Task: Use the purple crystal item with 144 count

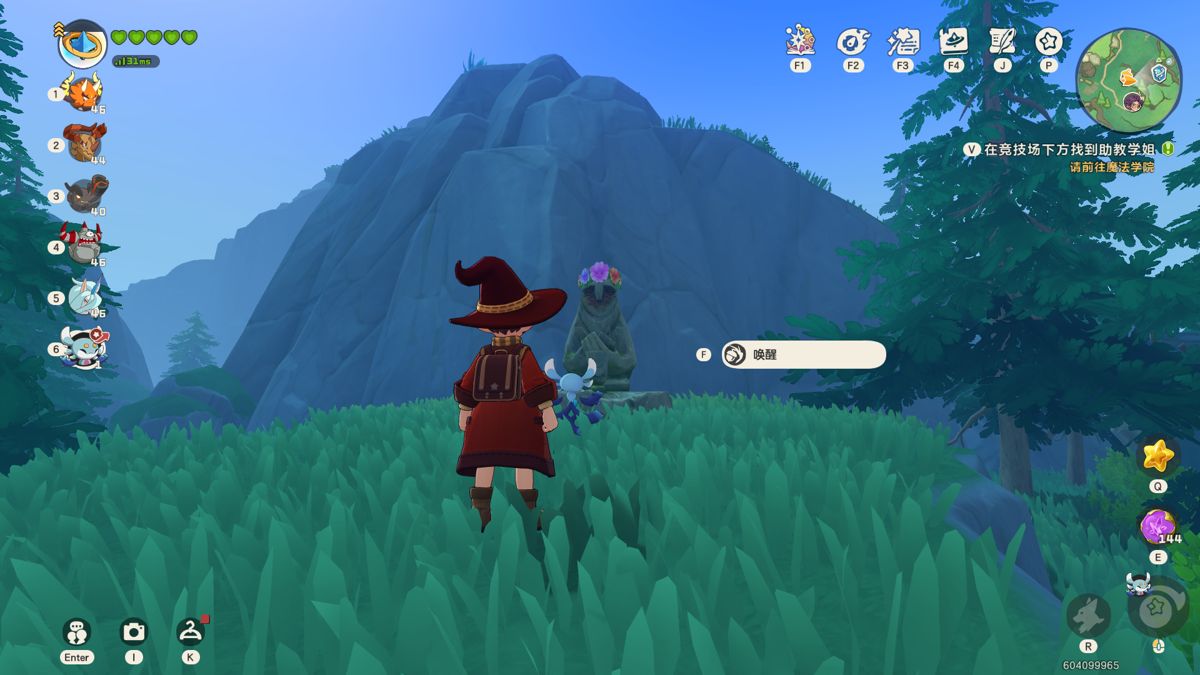Action: tap(1158, 526)
